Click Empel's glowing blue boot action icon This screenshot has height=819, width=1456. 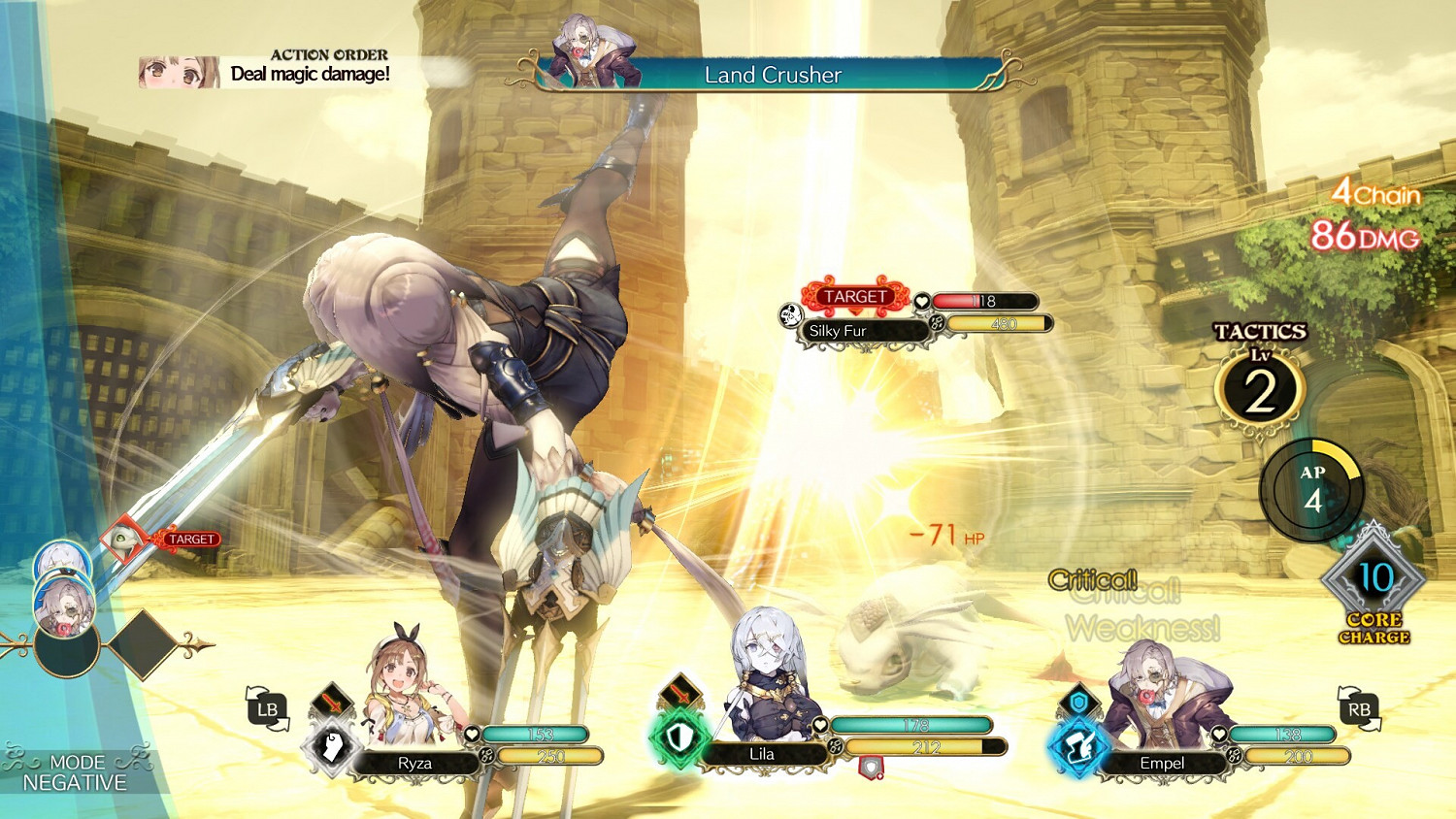point(1077,747)
